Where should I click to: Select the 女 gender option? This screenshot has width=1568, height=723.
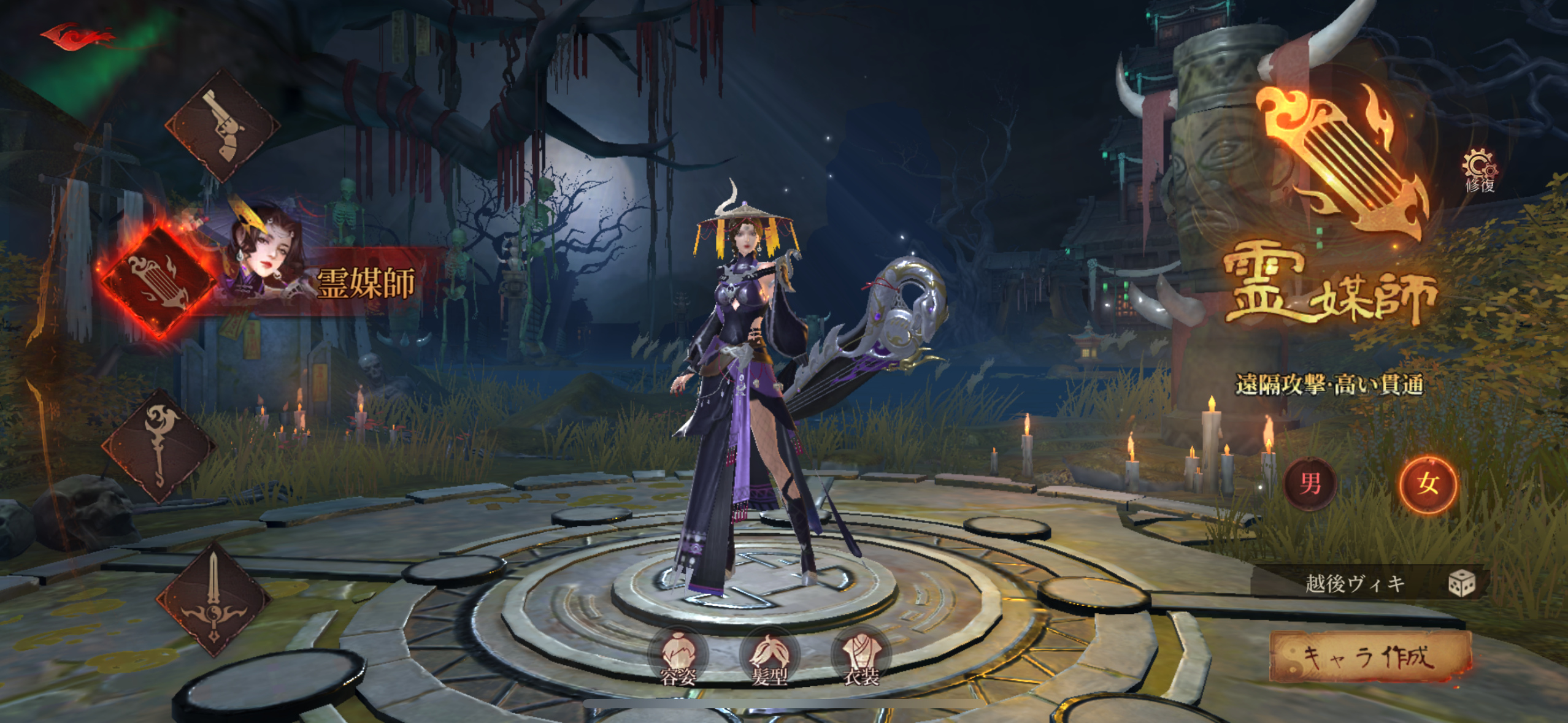[x=1428, y=484]
